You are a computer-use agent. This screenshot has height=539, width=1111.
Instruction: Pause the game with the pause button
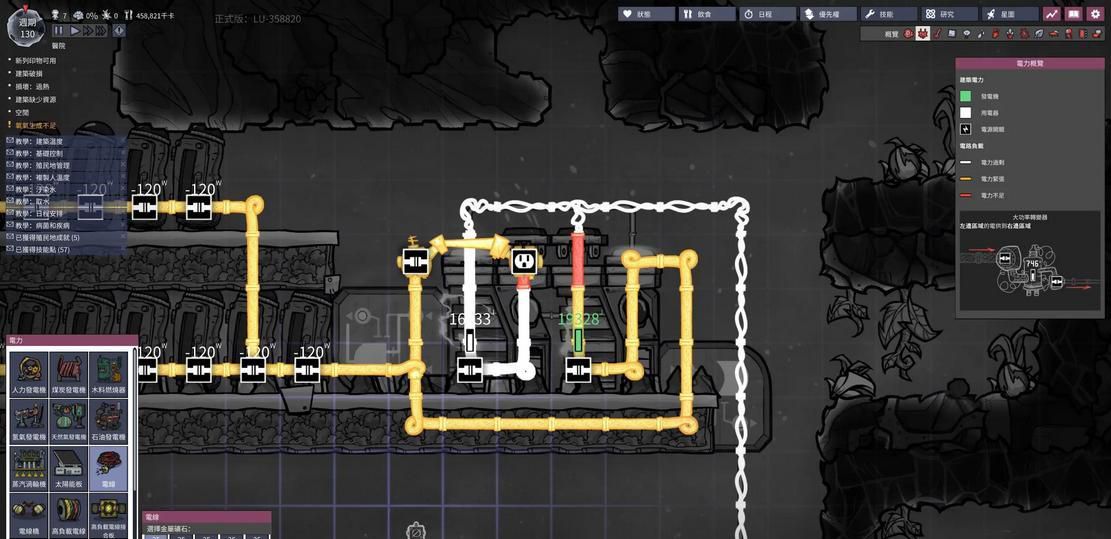coord(58,31)
